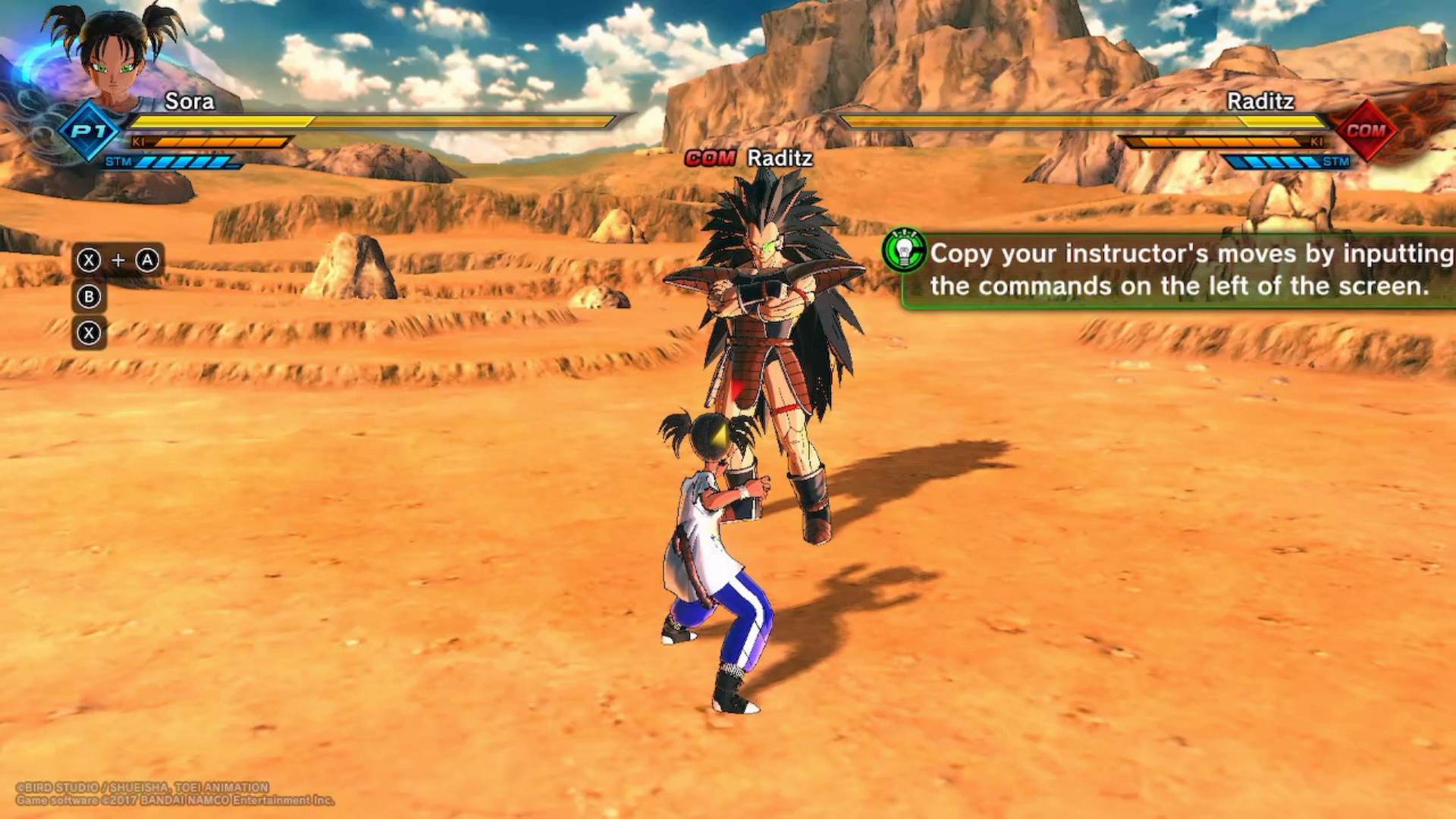Select the blue P1 player emblem

[89, 131]
